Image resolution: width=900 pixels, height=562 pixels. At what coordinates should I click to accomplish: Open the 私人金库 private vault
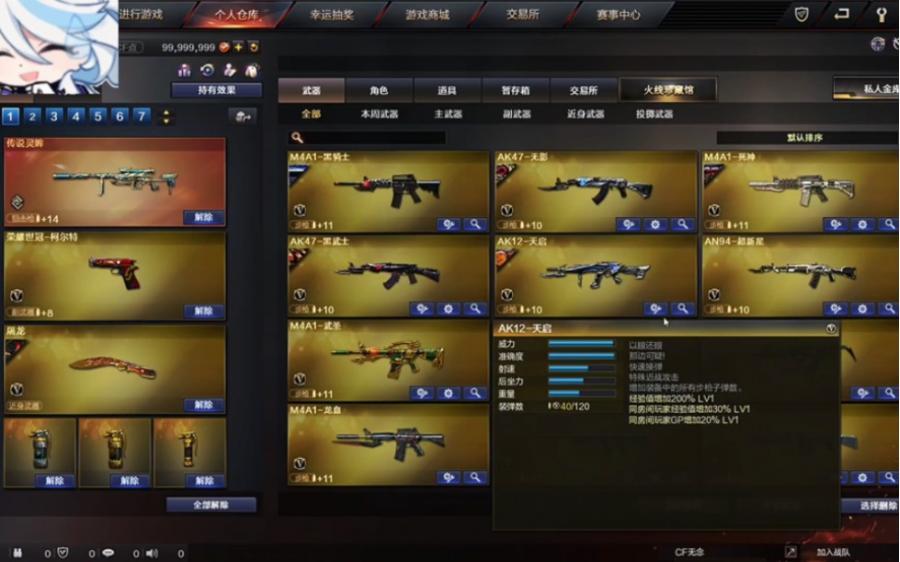point(866,89)
